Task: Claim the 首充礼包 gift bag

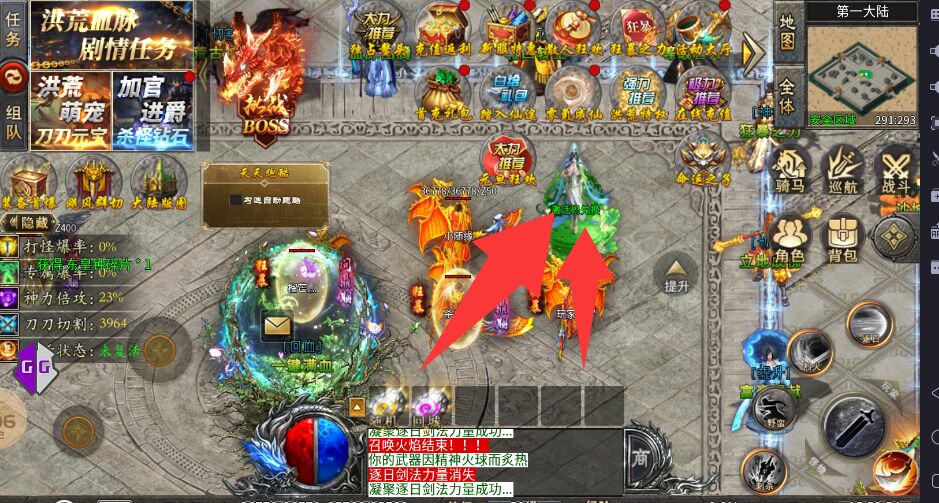Action: point(443,92)
